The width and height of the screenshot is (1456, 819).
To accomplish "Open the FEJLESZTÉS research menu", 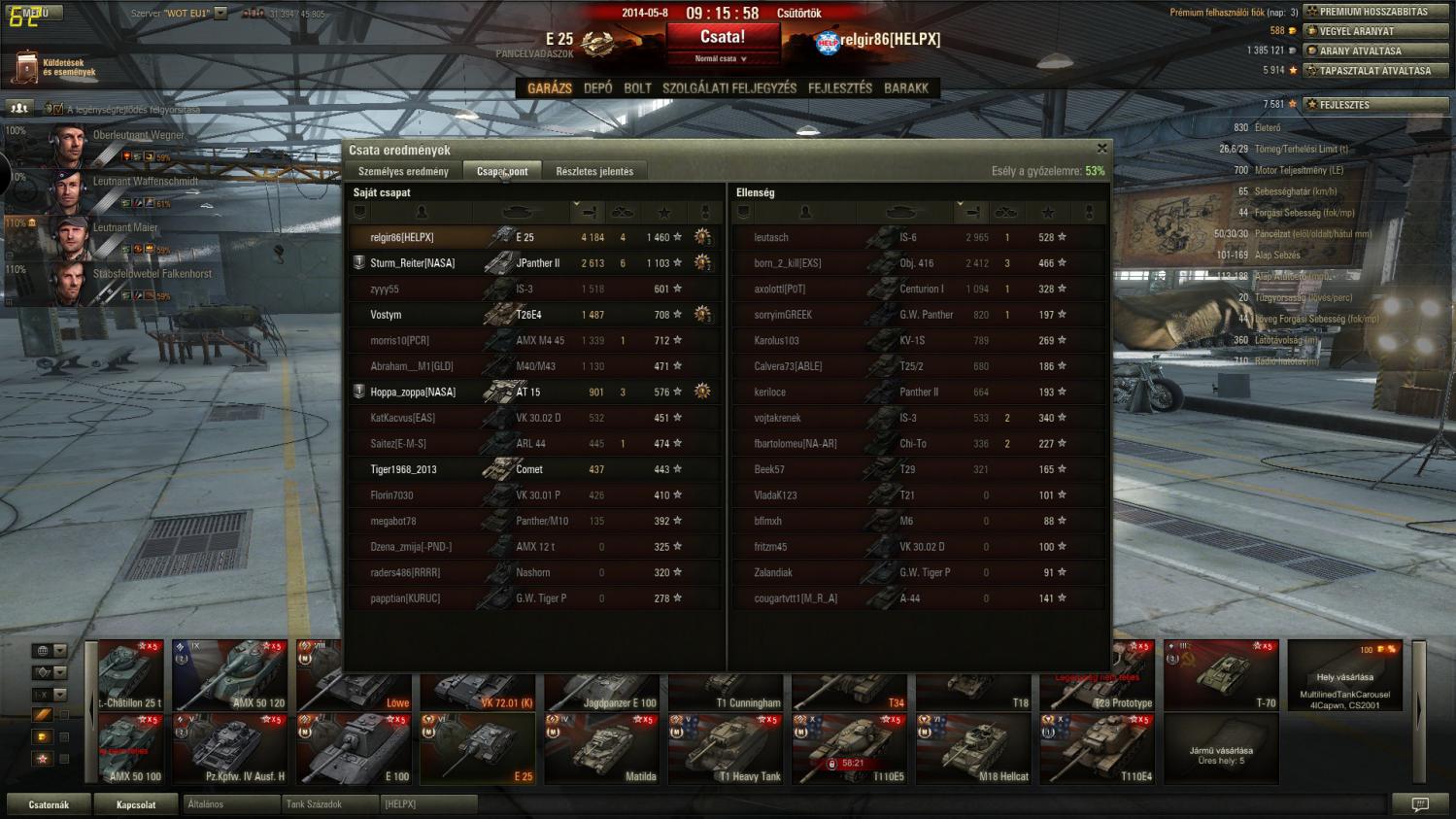I will click(840, 88).
